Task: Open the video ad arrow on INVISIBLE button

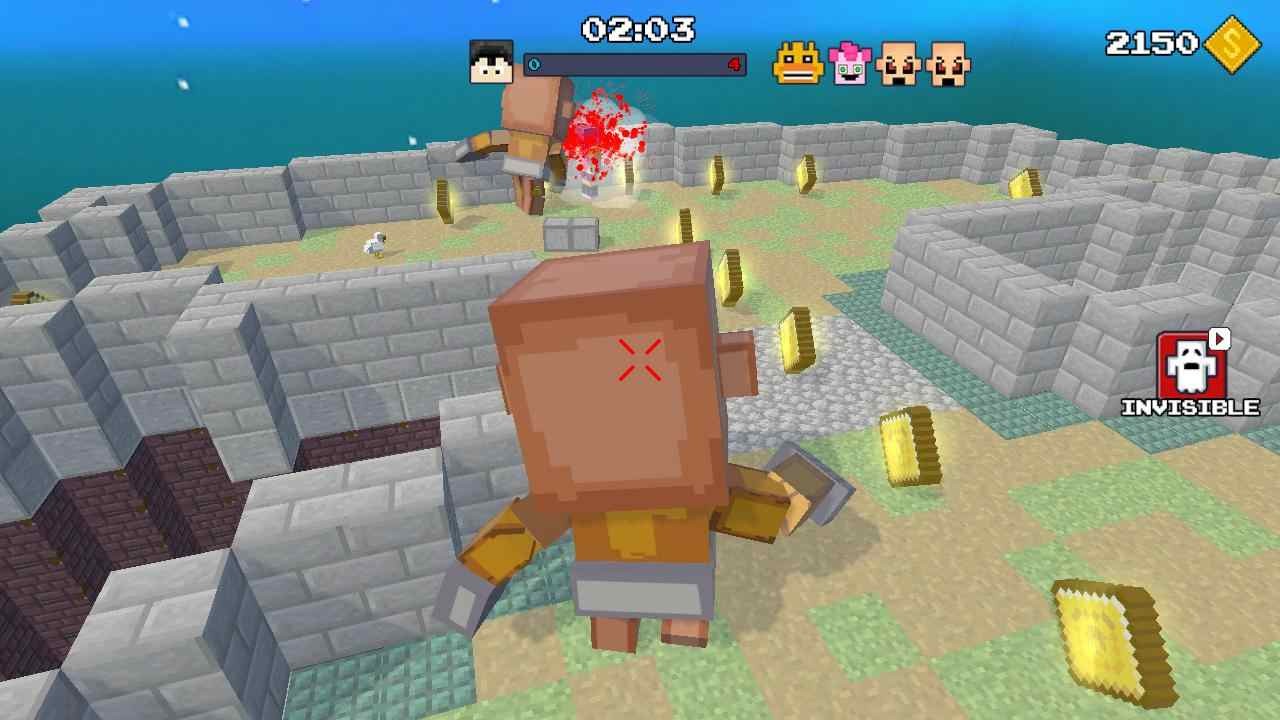Action: 1218,340
